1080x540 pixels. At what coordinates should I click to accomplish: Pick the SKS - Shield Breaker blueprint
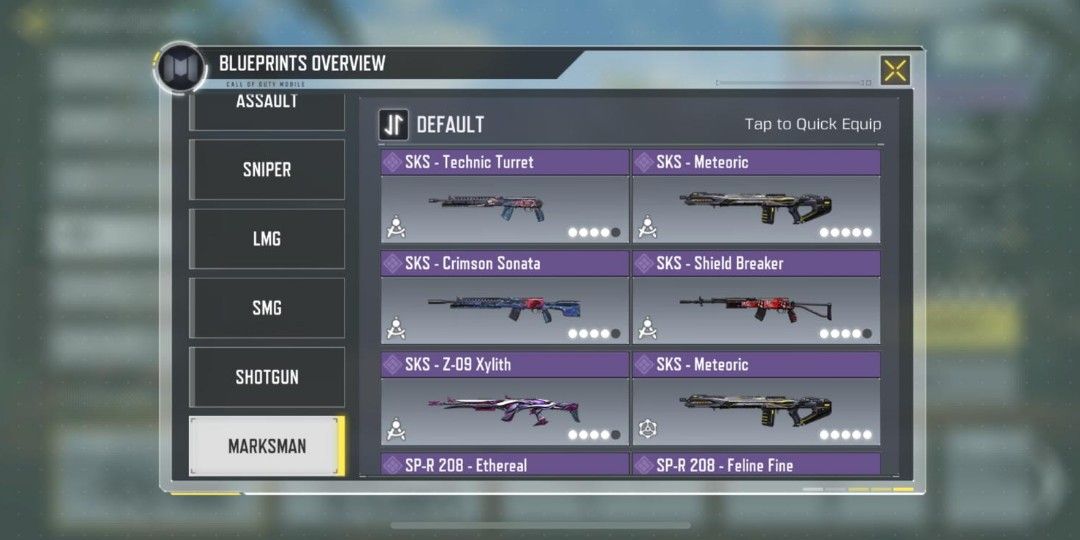pos(756,298)
